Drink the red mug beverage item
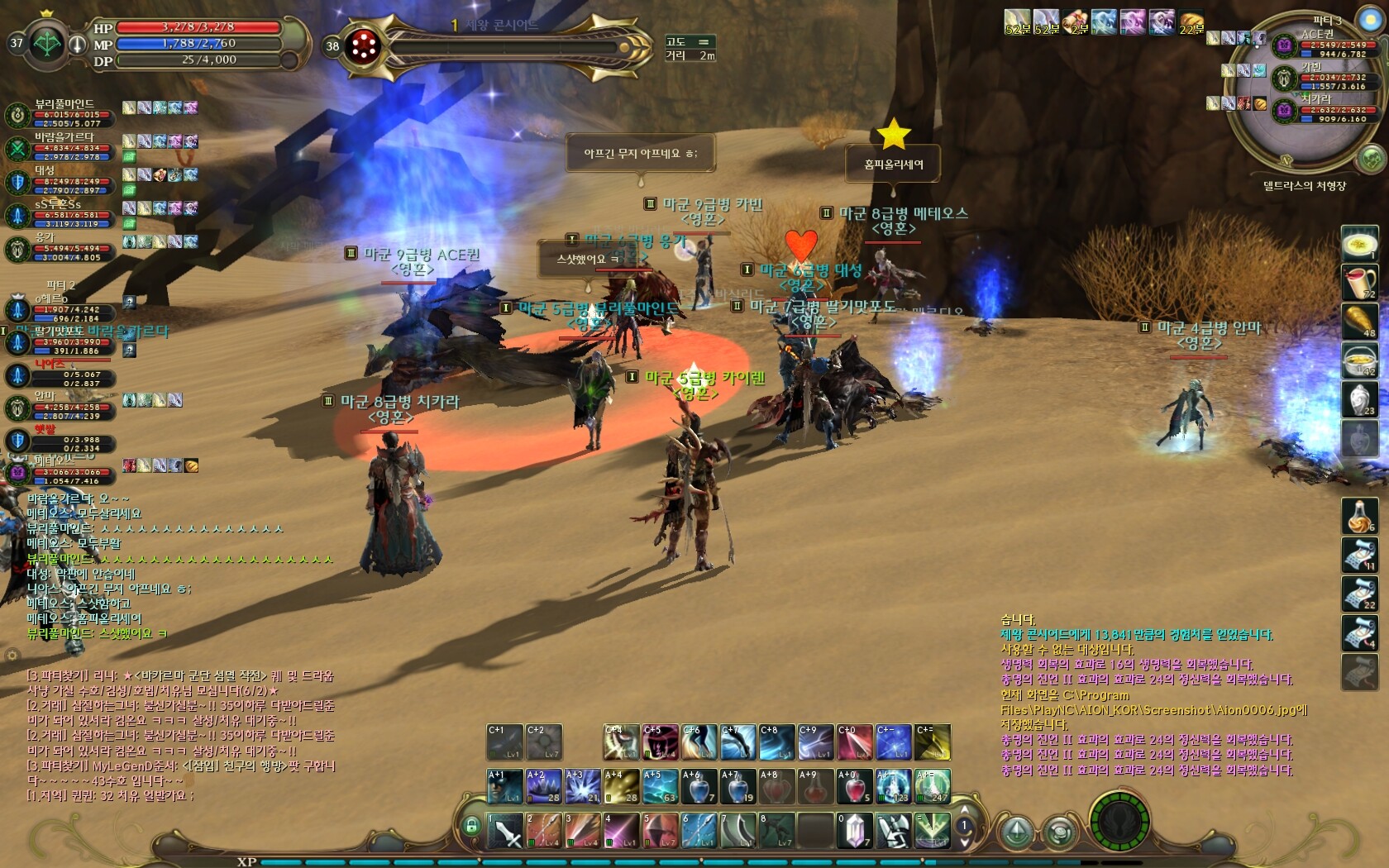The image size is (1389, 868). [x=1359, y=282]
